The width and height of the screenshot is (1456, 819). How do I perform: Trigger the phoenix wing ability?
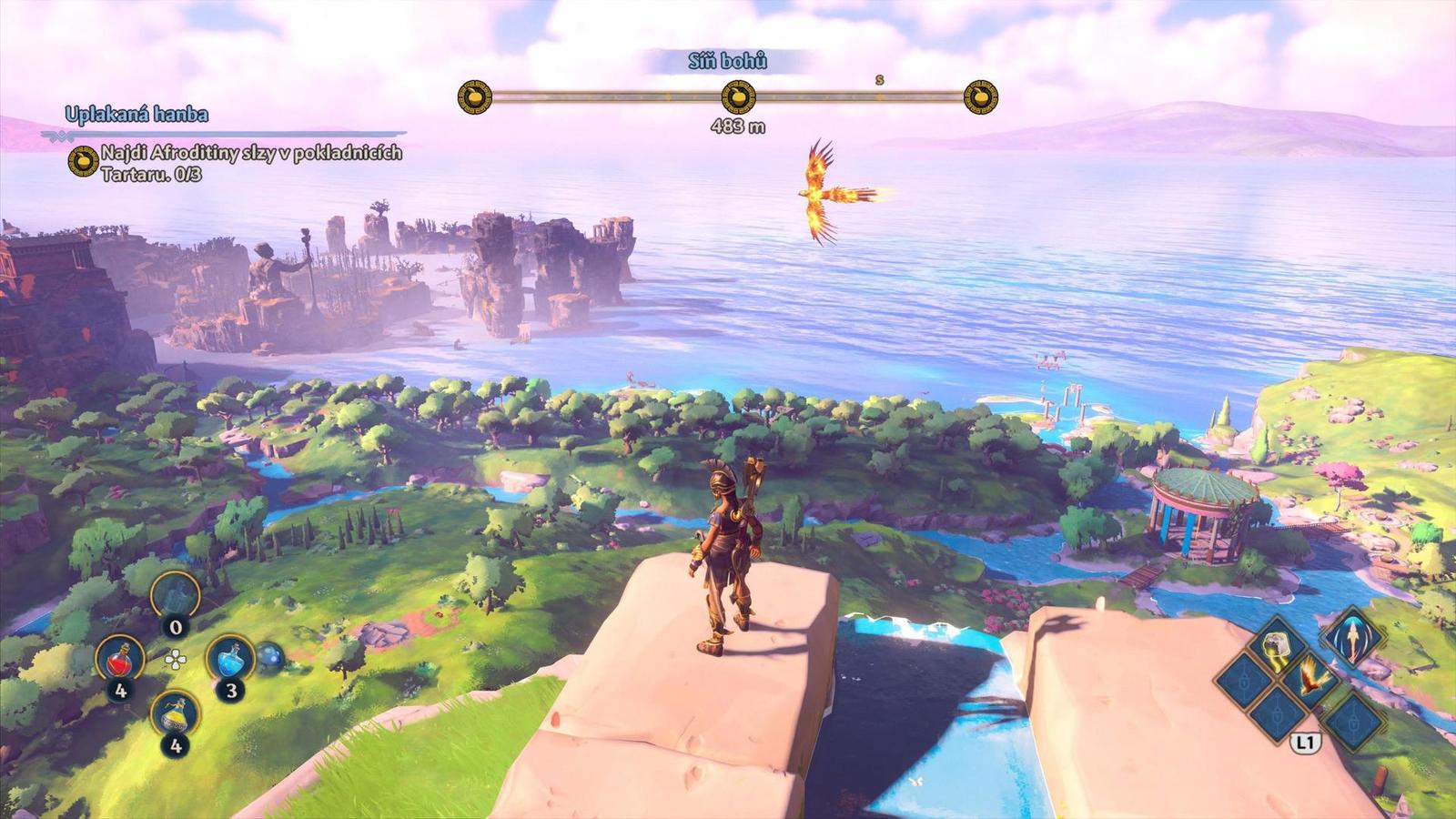pos(1311,678)
